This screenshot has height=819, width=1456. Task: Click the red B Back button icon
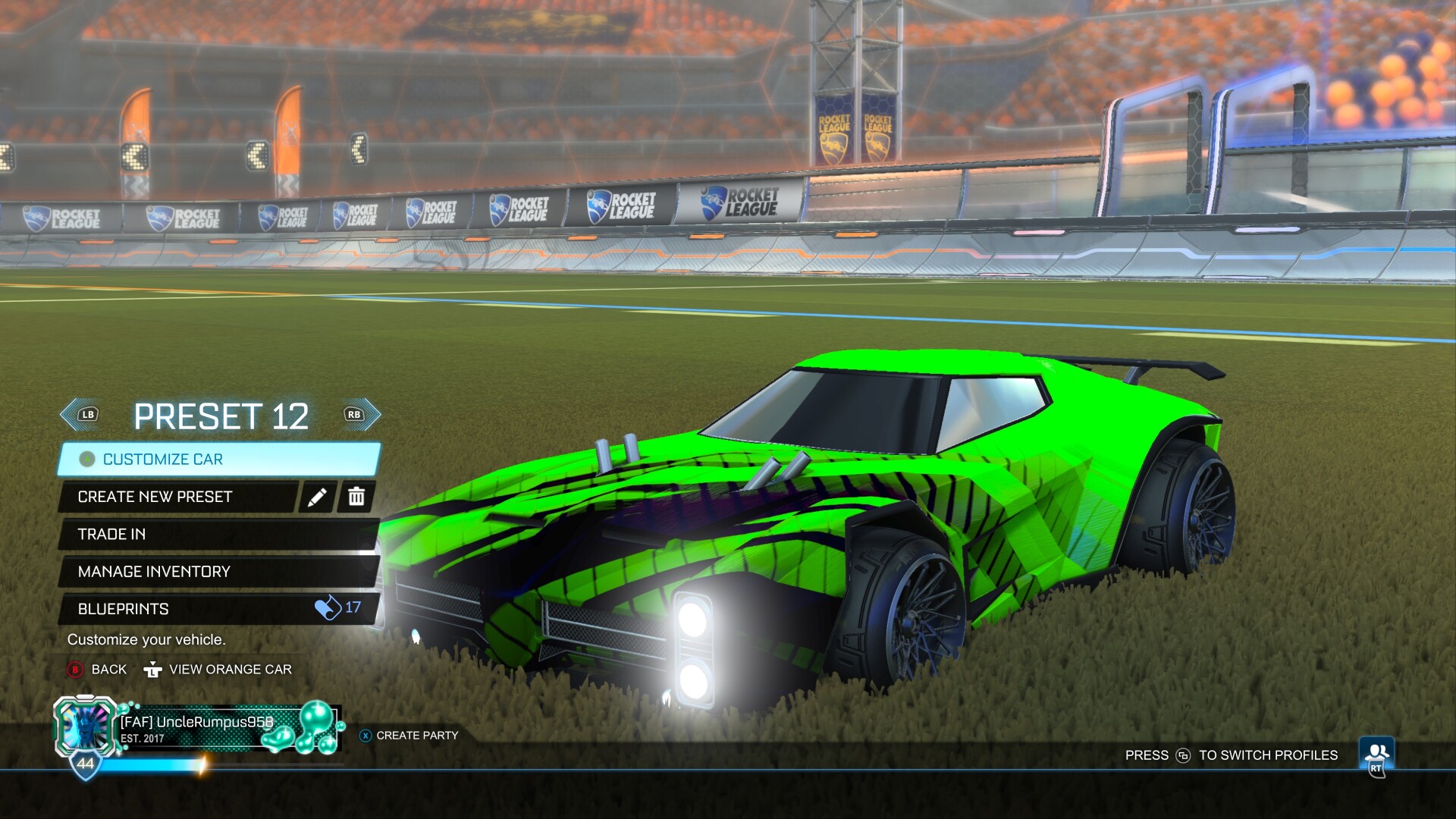point(77,670)
